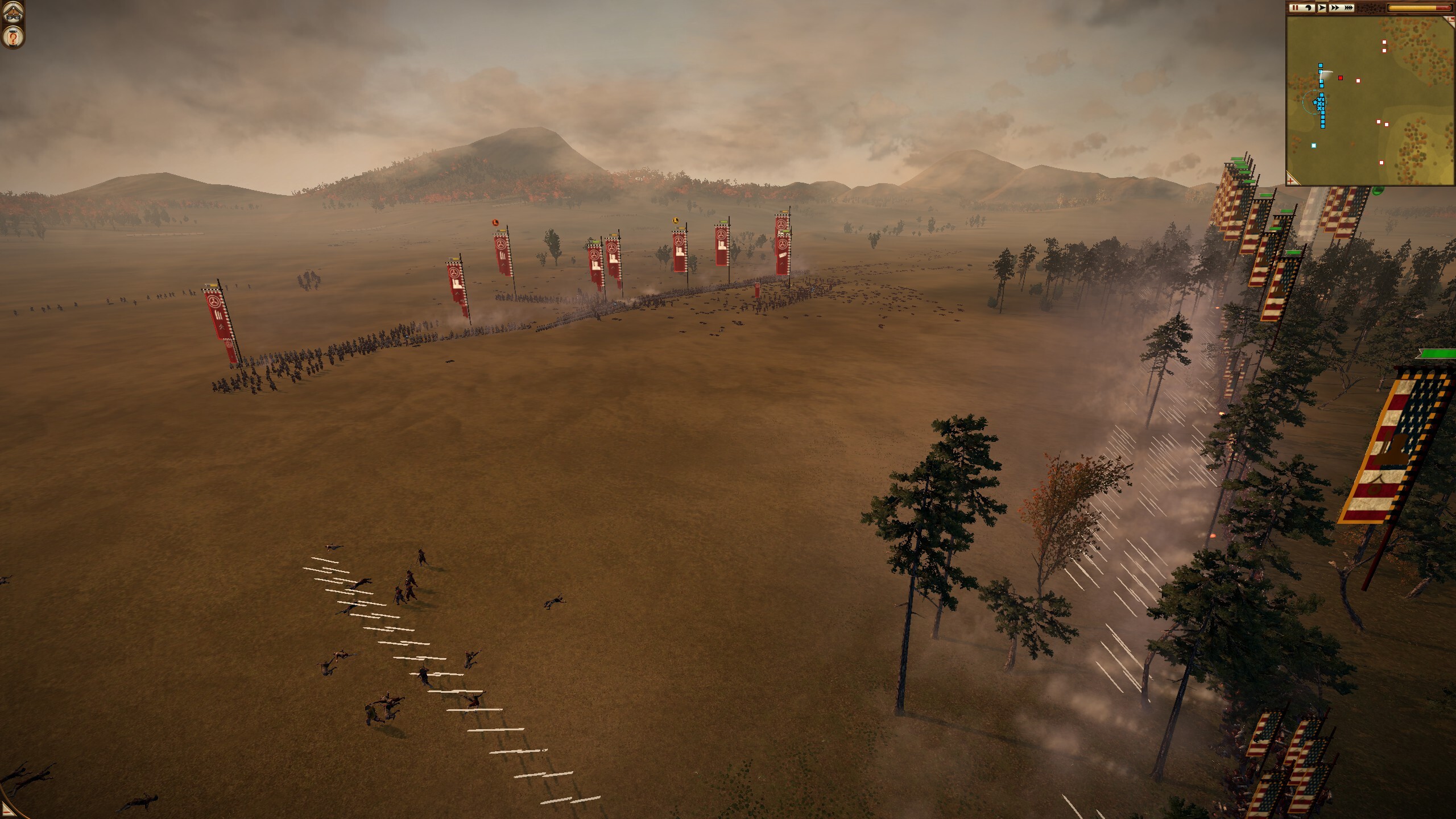
Task: Open help via the question mark lantern
Action: [x=12, y=38]
